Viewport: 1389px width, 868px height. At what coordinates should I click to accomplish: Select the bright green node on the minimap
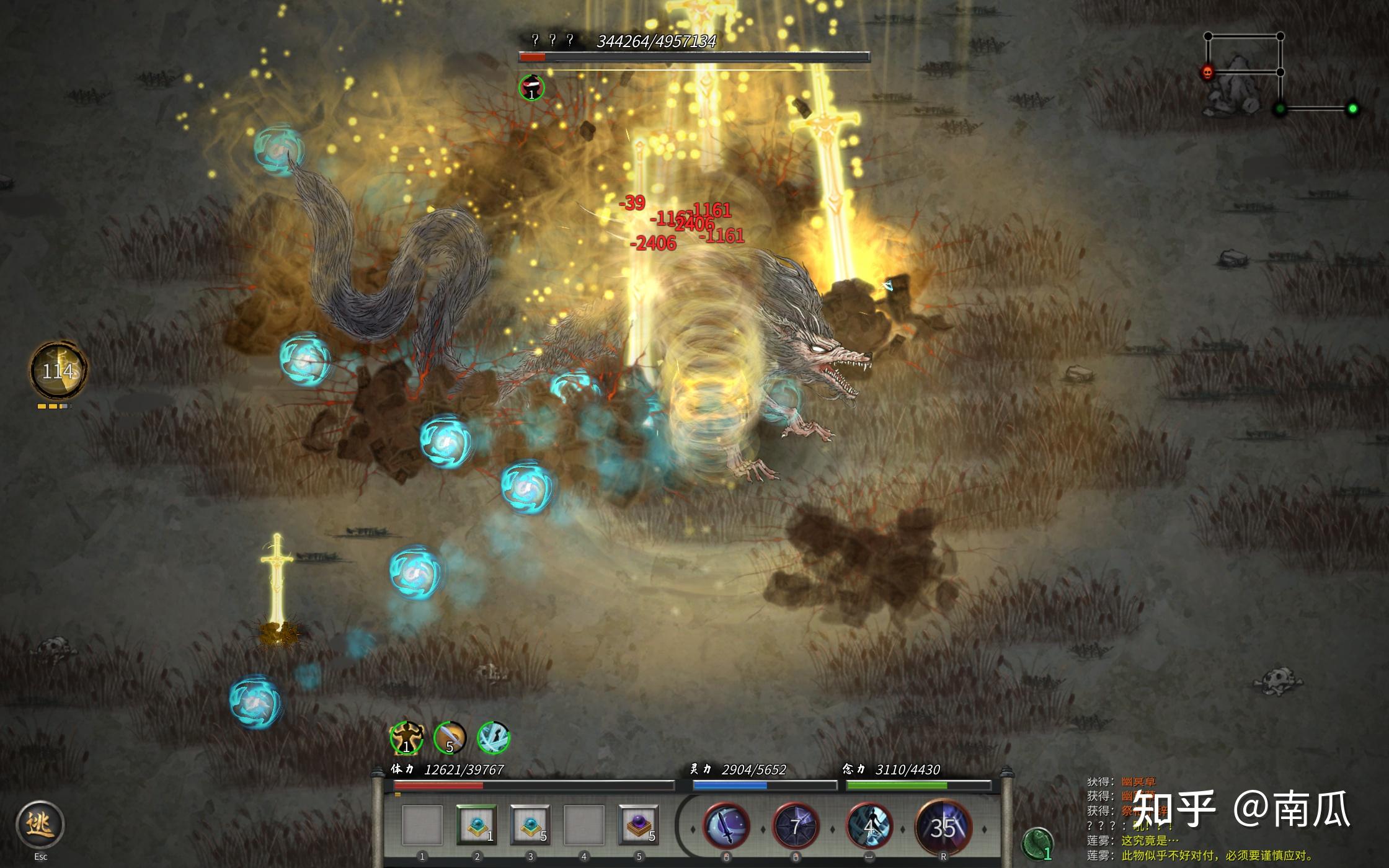pyautogui.click(x=1352, y=109)
